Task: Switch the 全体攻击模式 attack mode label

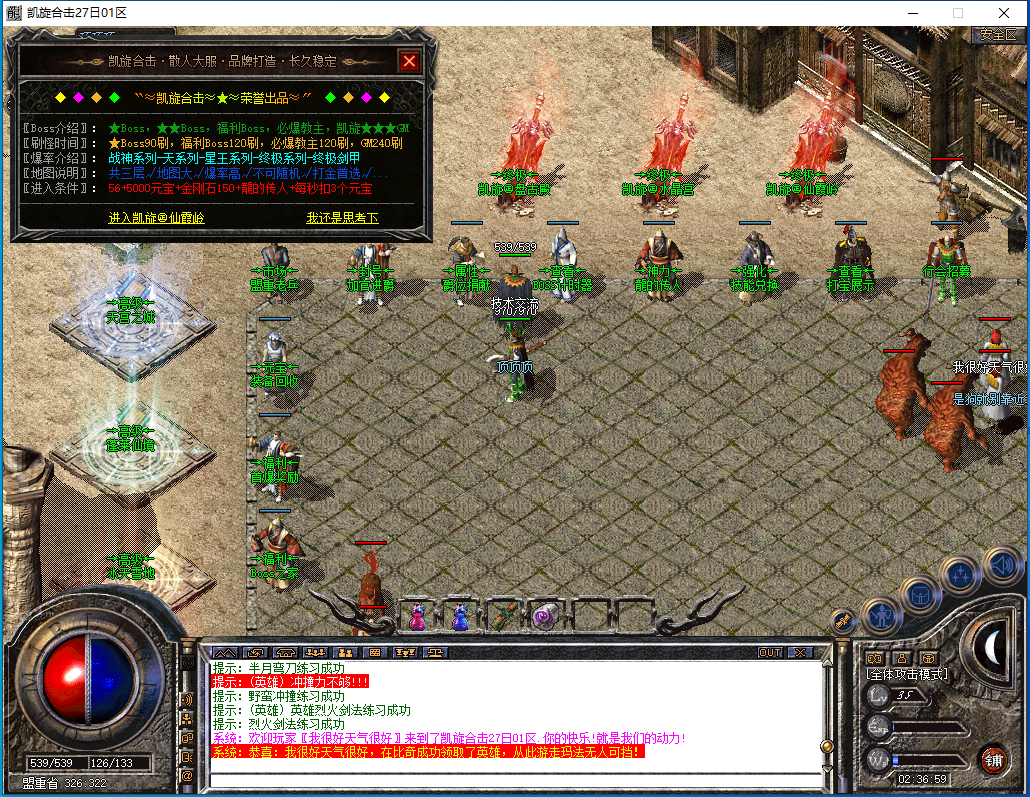Action: [906, 675]
